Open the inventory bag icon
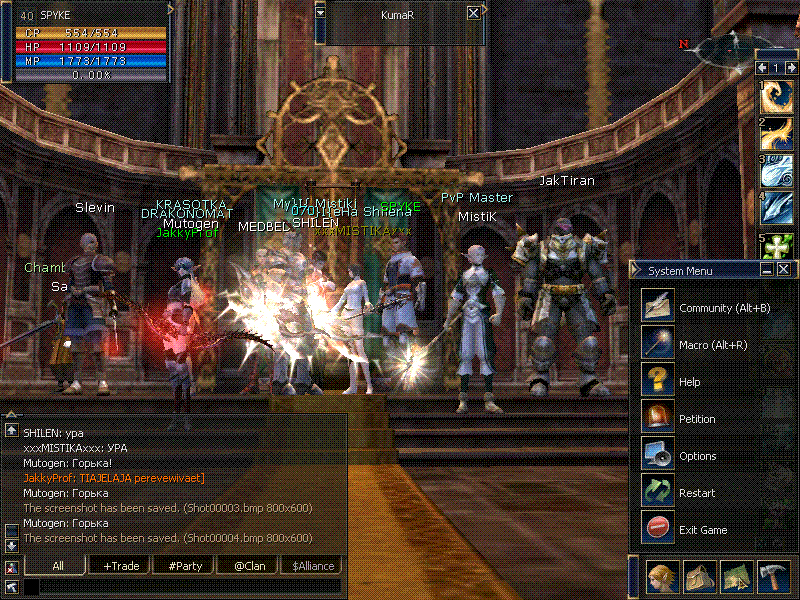 click(700, 577)
